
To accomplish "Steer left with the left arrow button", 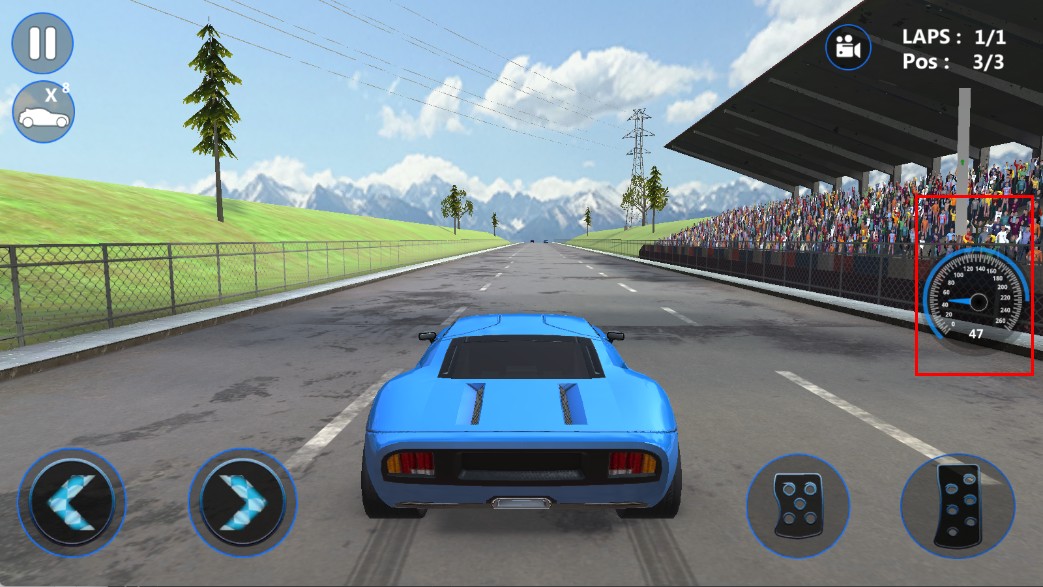I will [x=72, y=502].
